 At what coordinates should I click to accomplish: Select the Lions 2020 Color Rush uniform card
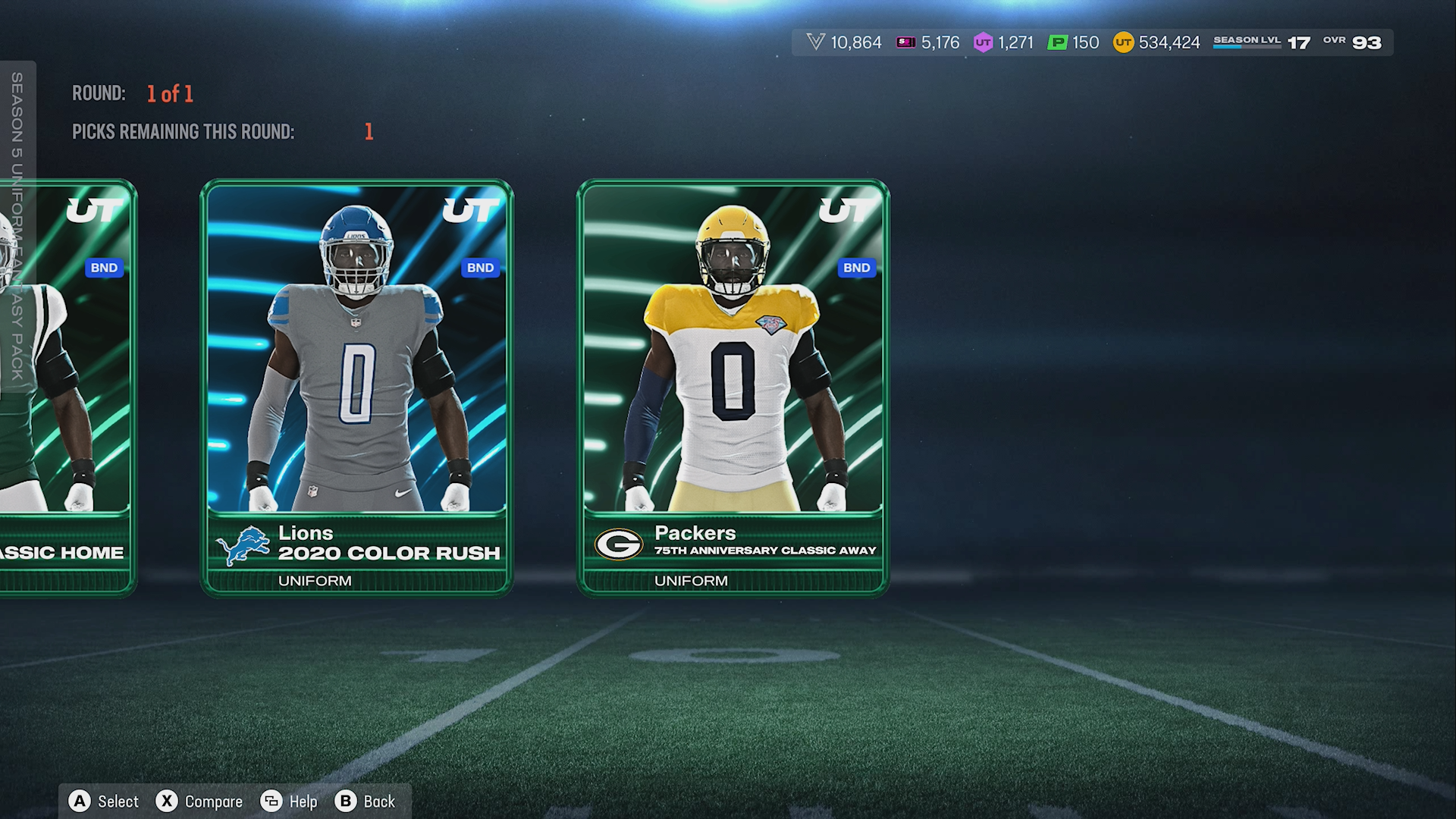[x=356, y=387]
